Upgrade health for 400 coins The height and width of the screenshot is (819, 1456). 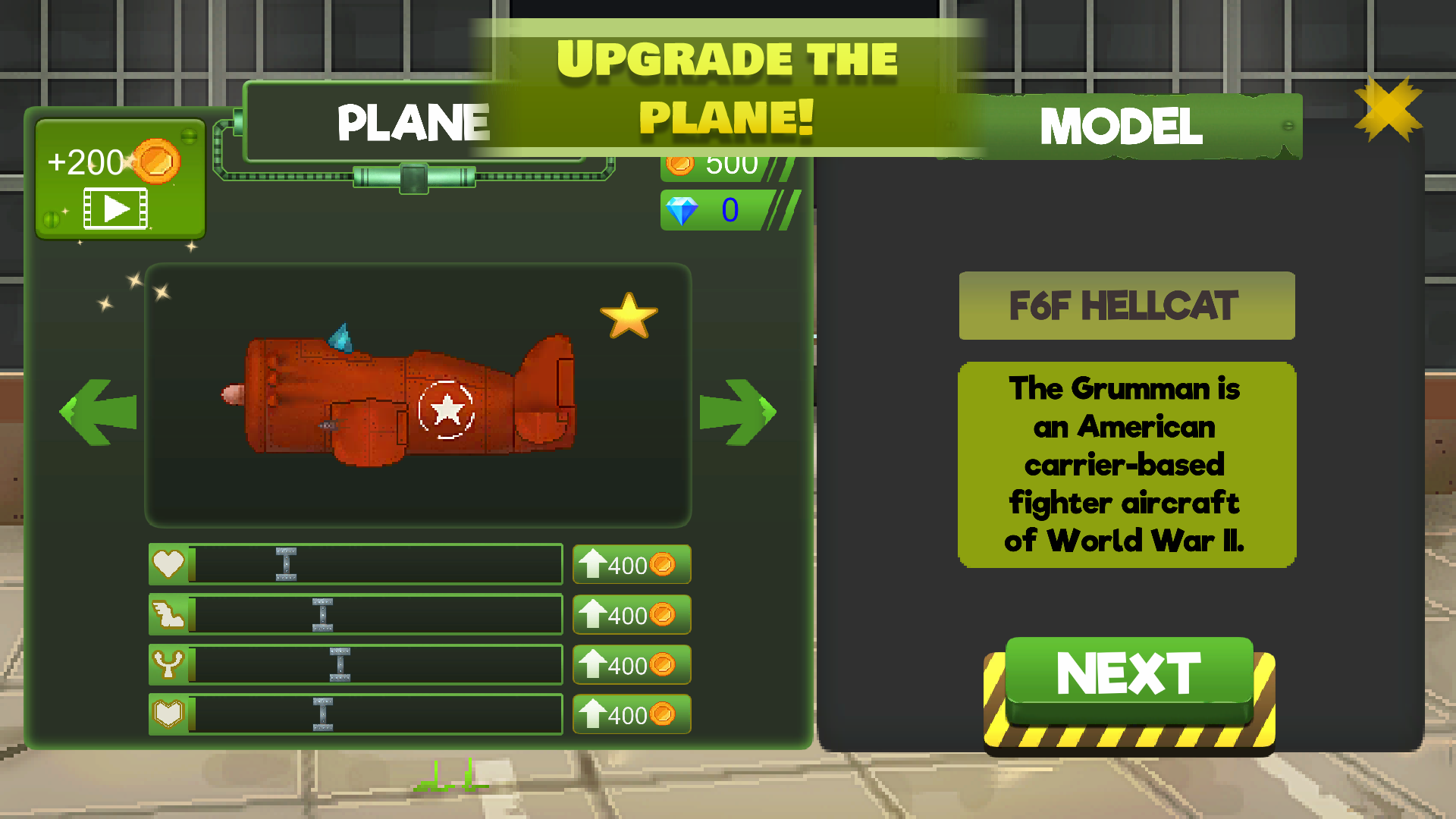pos(632,563)
